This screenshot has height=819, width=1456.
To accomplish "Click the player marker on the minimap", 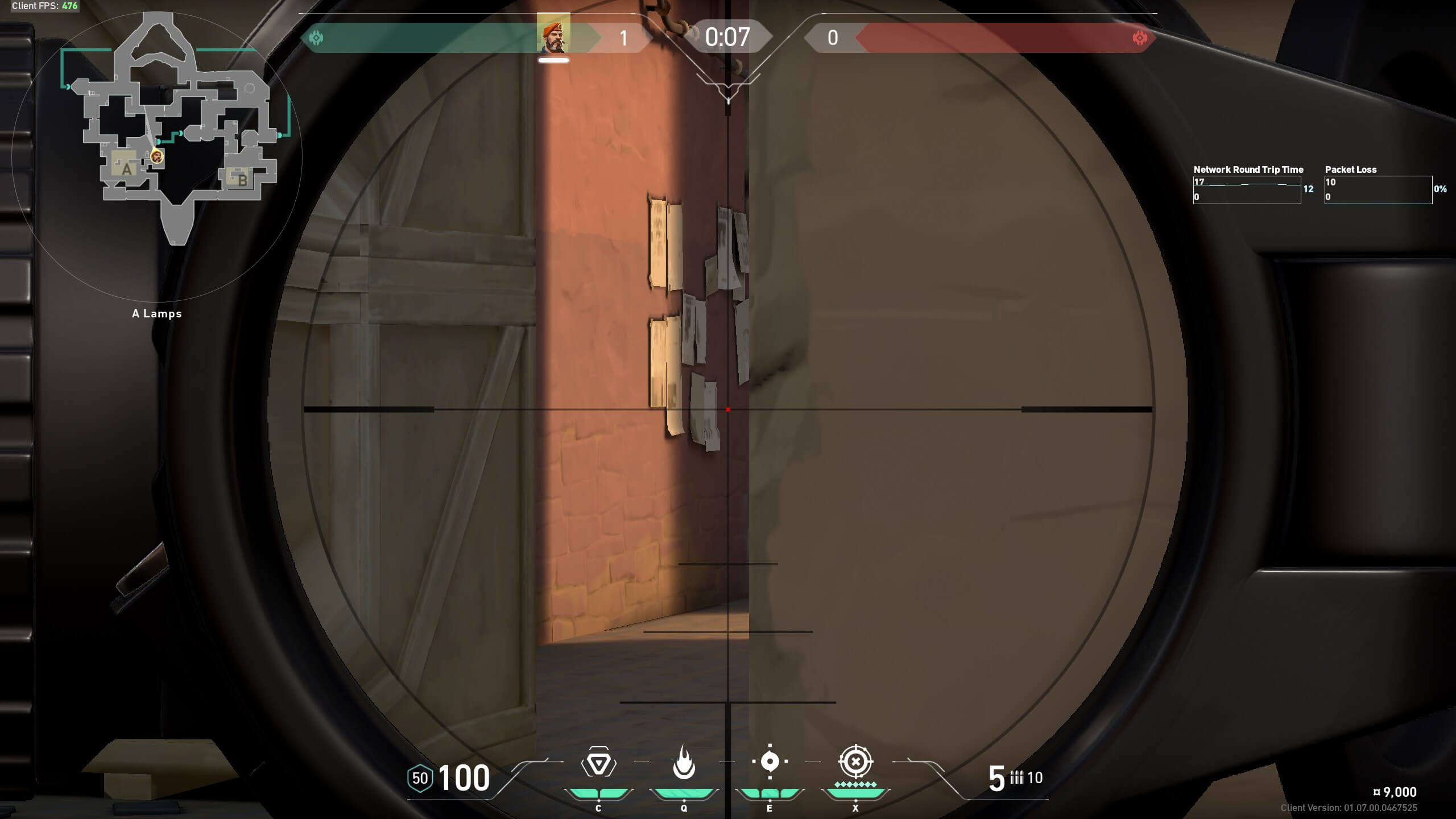I will tap(155, 156).
